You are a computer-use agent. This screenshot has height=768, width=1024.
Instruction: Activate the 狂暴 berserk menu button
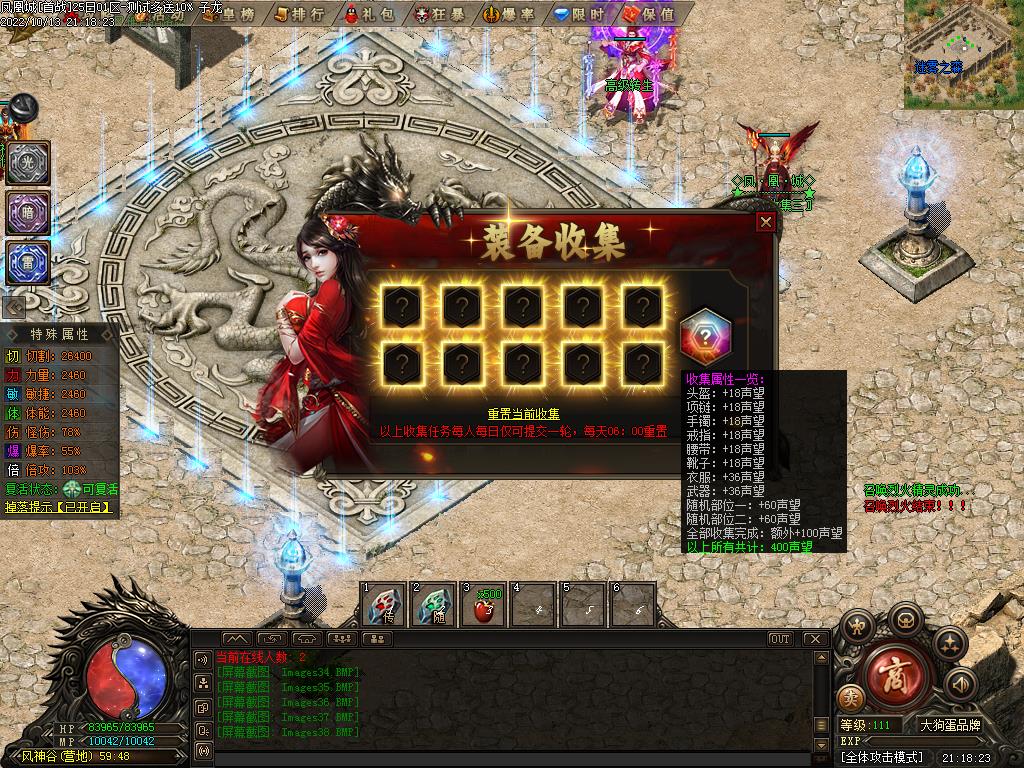436,14
